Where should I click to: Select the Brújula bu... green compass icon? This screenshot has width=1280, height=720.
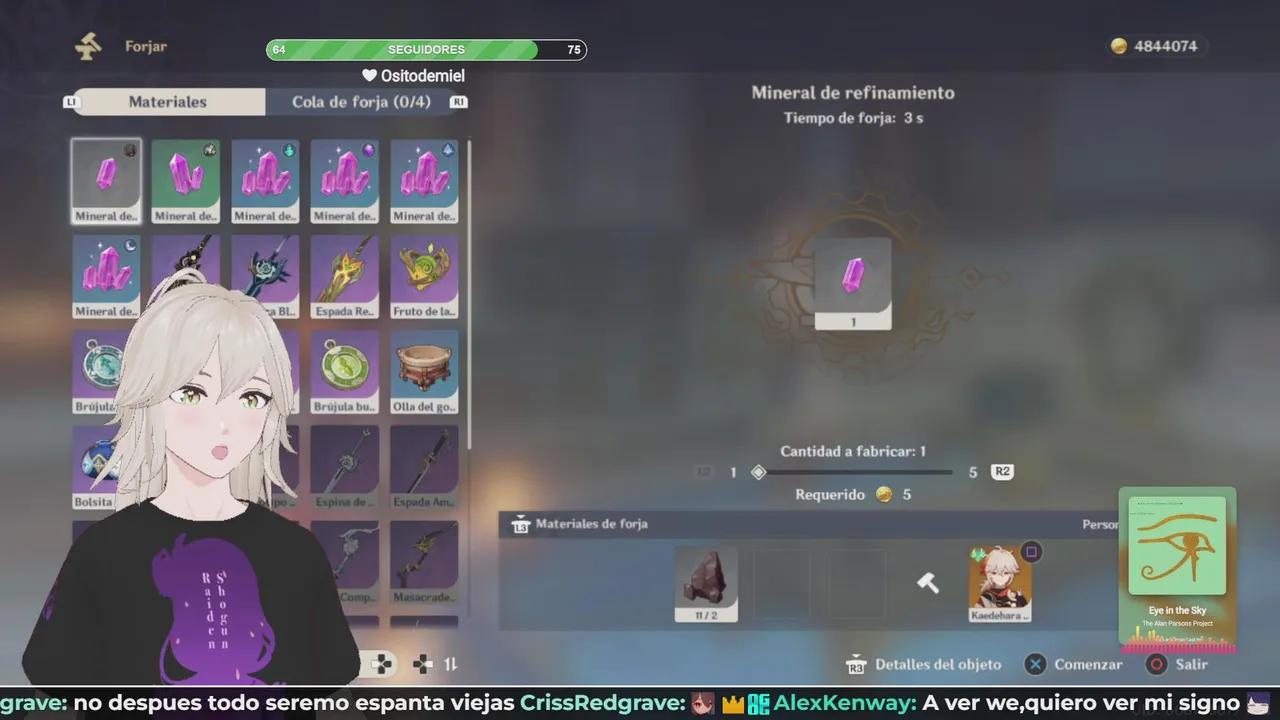(344, 370)
